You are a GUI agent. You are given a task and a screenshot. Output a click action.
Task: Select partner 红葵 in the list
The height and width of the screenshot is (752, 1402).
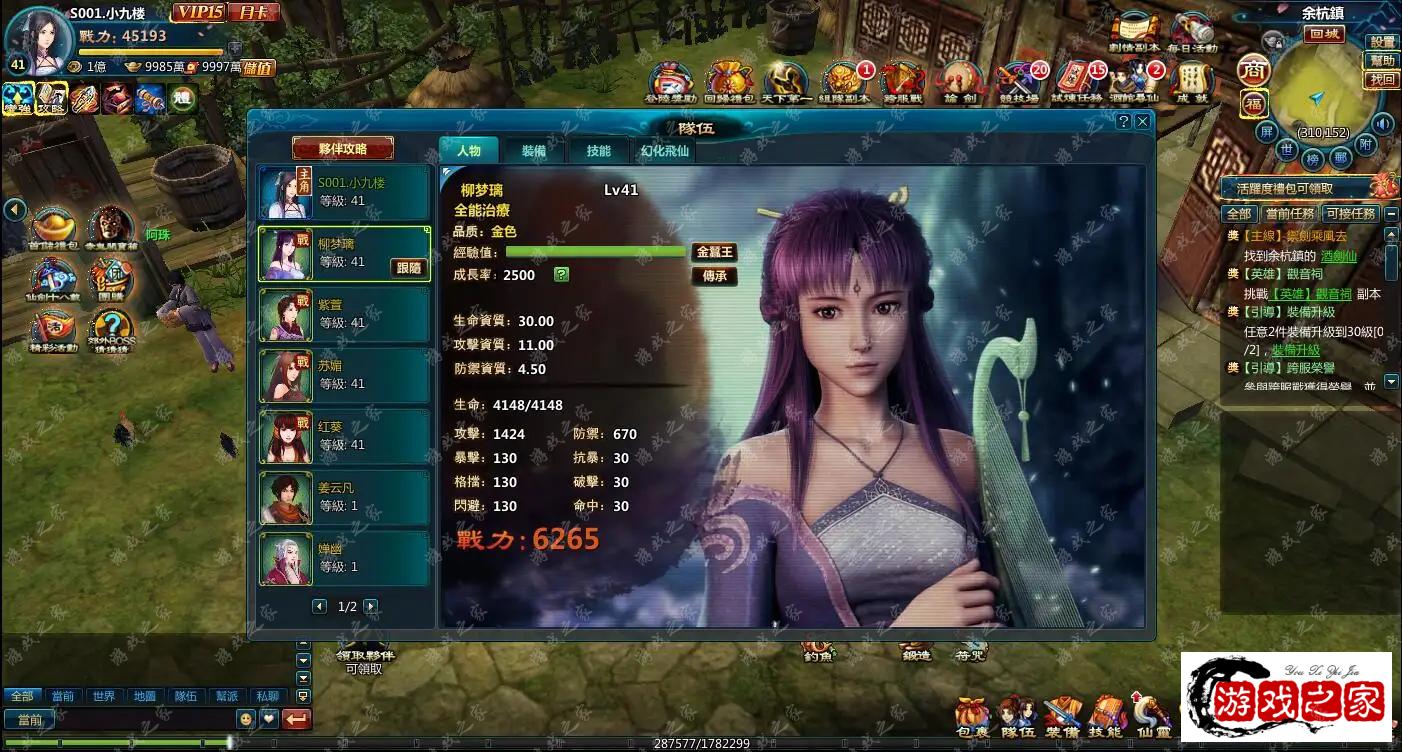point(344,437)
